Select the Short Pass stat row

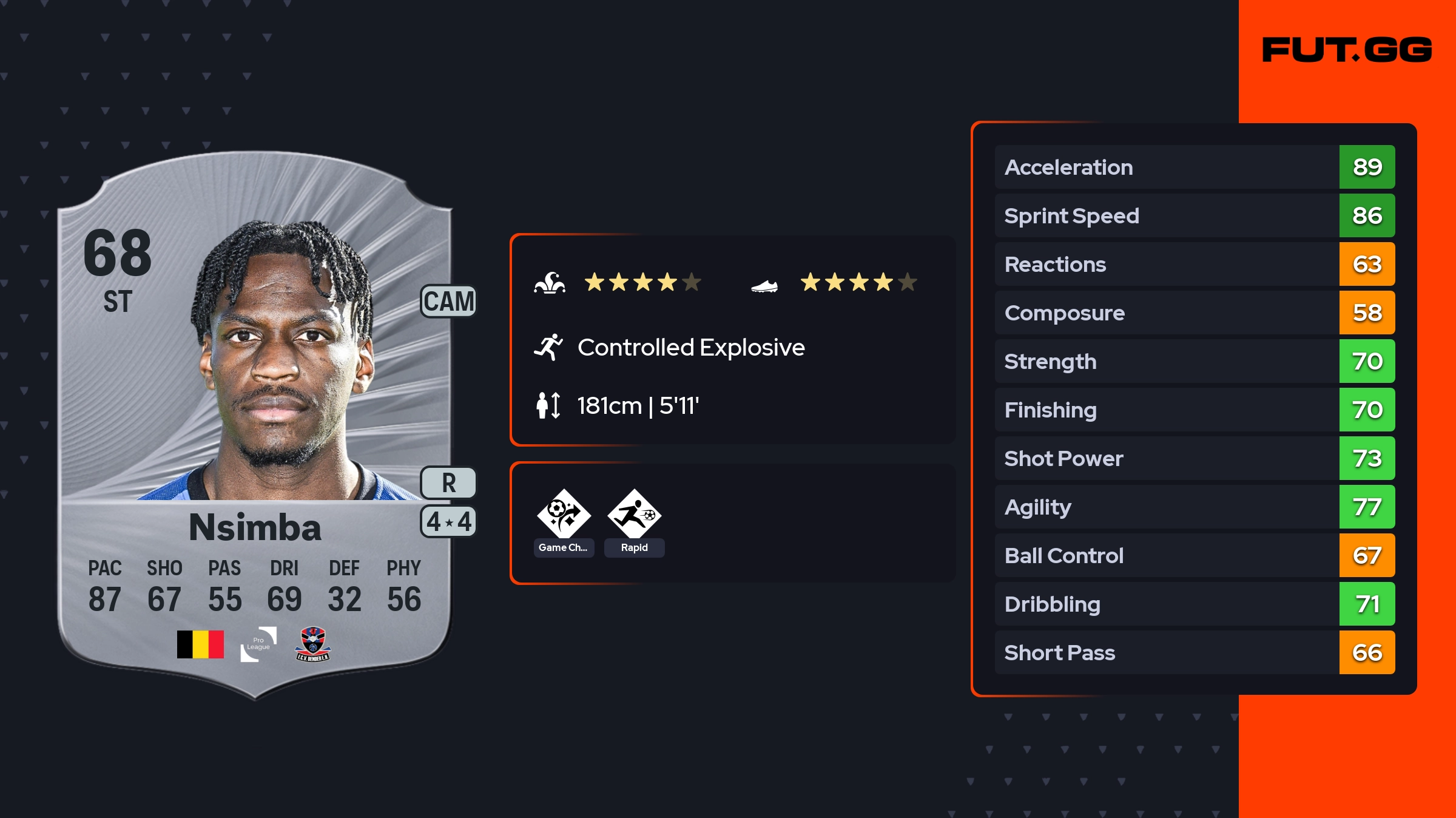tap(1194, 652)
